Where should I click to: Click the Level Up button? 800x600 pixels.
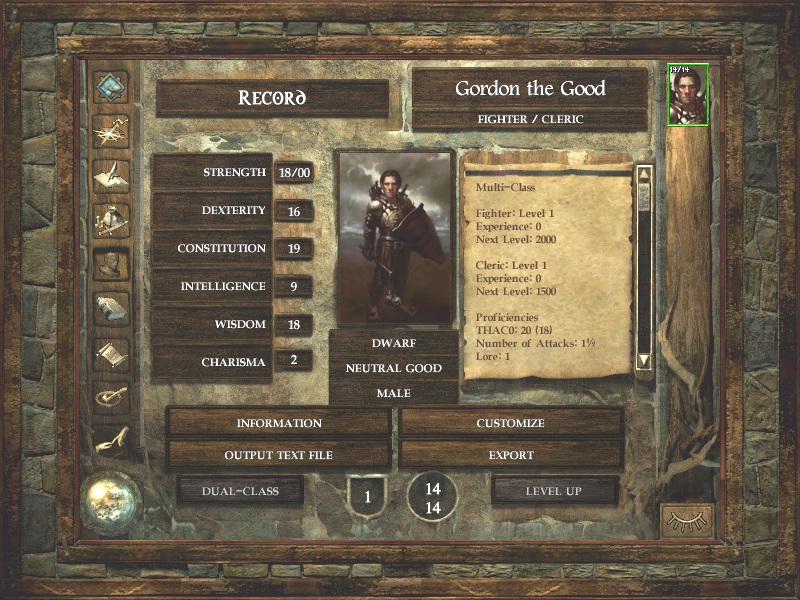coord(555,491)
